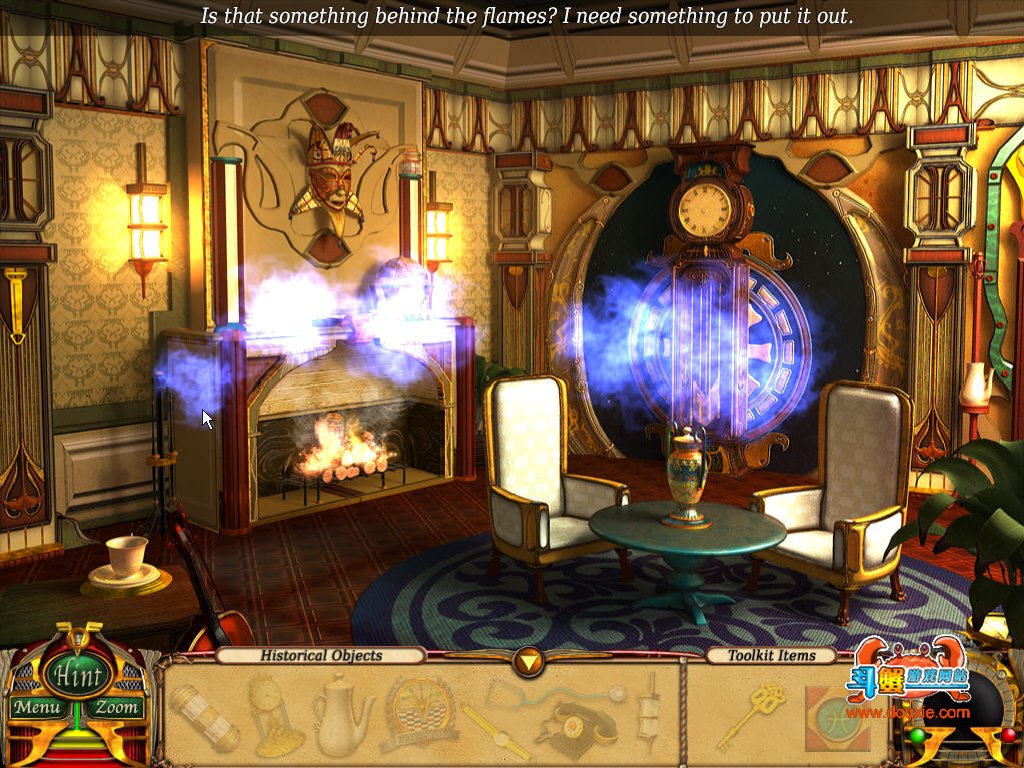Viewport: 1024px width, 768px height.
Task: Select the cylindrical lantern silhouette
Action: point(203,716)
